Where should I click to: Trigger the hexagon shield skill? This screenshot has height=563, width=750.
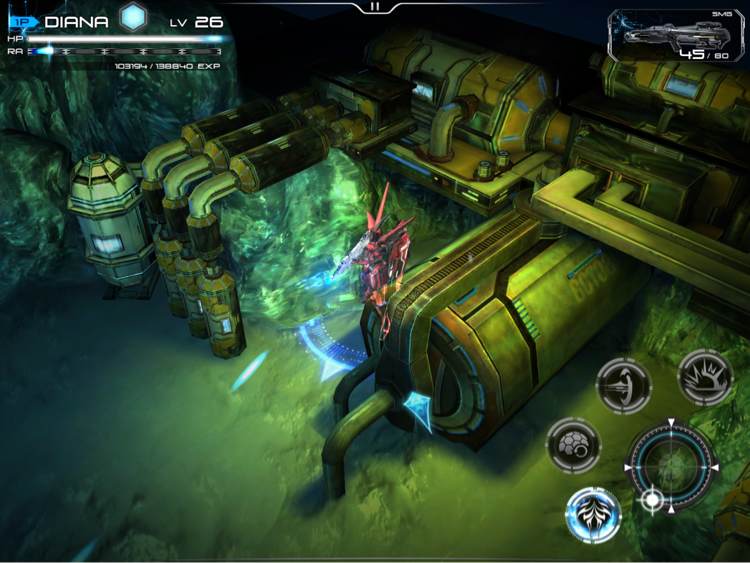[x=573, y=445]
